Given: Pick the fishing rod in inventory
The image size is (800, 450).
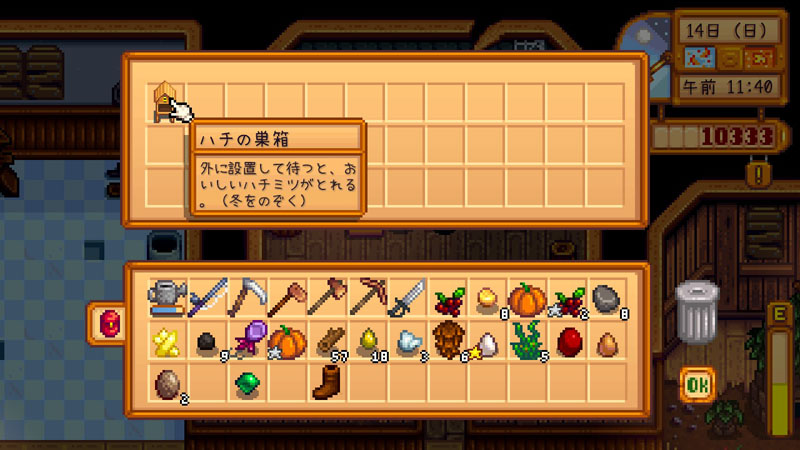Looking at the screenshot, I should coord(205,298).
